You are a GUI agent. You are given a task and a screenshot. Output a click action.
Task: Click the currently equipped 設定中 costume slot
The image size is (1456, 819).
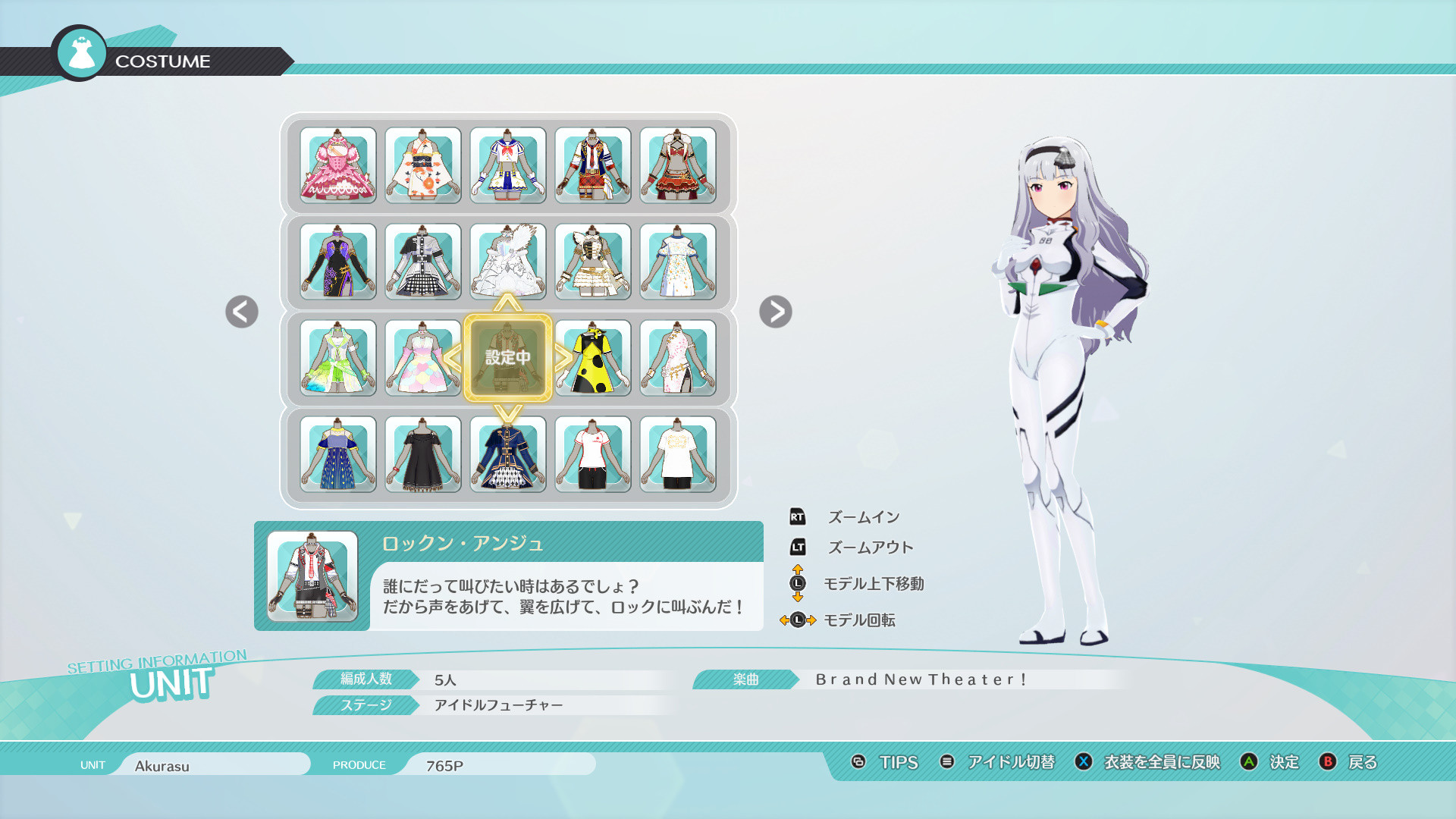click(507, 359)
